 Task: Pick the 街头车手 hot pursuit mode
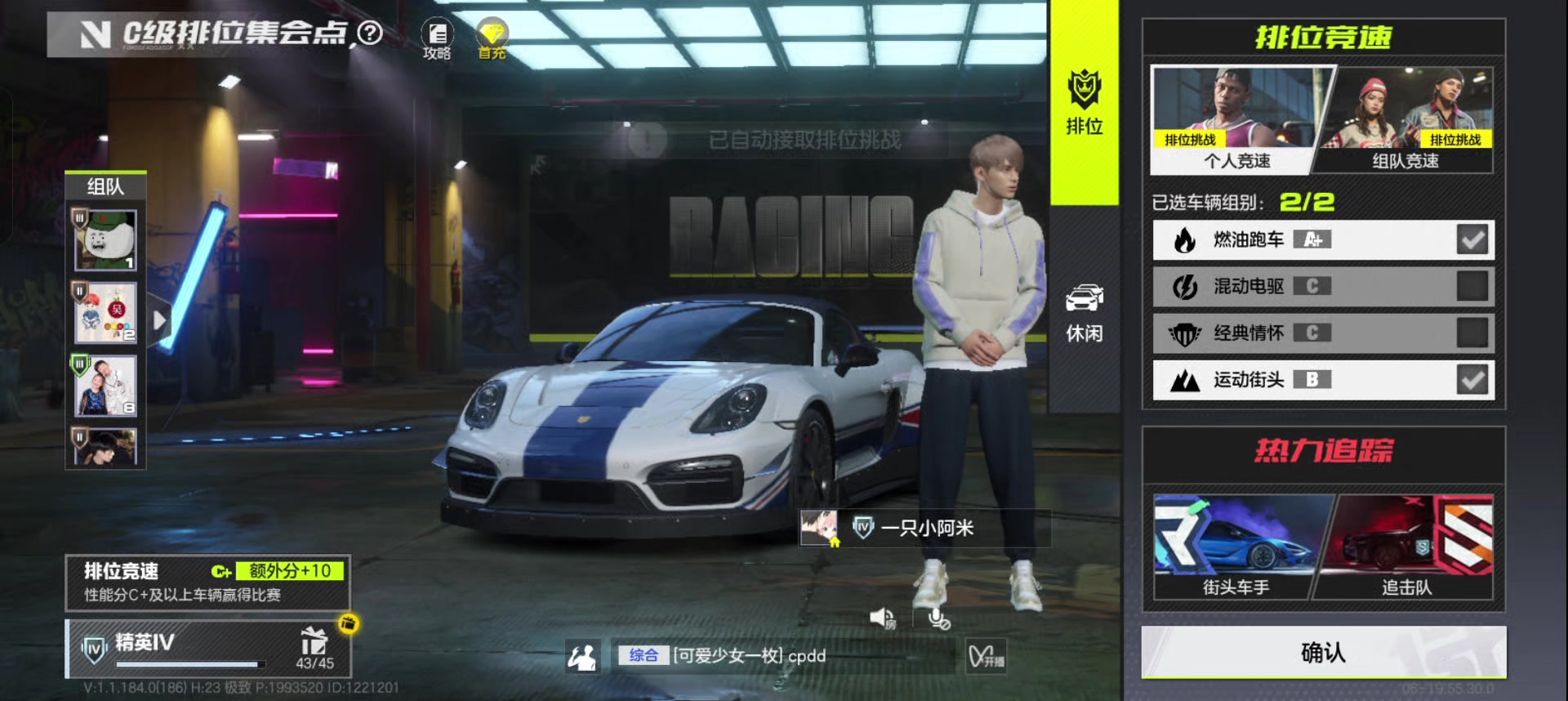(x=1236, y=546)
